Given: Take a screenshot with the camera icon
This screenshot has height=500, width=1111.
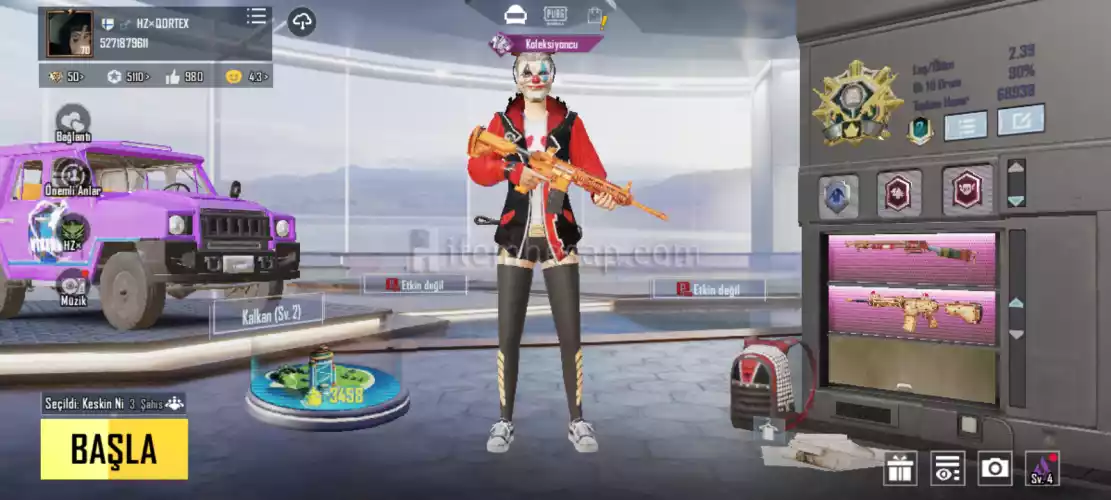Looking at the screenshot, I should (x=995, y=468).
